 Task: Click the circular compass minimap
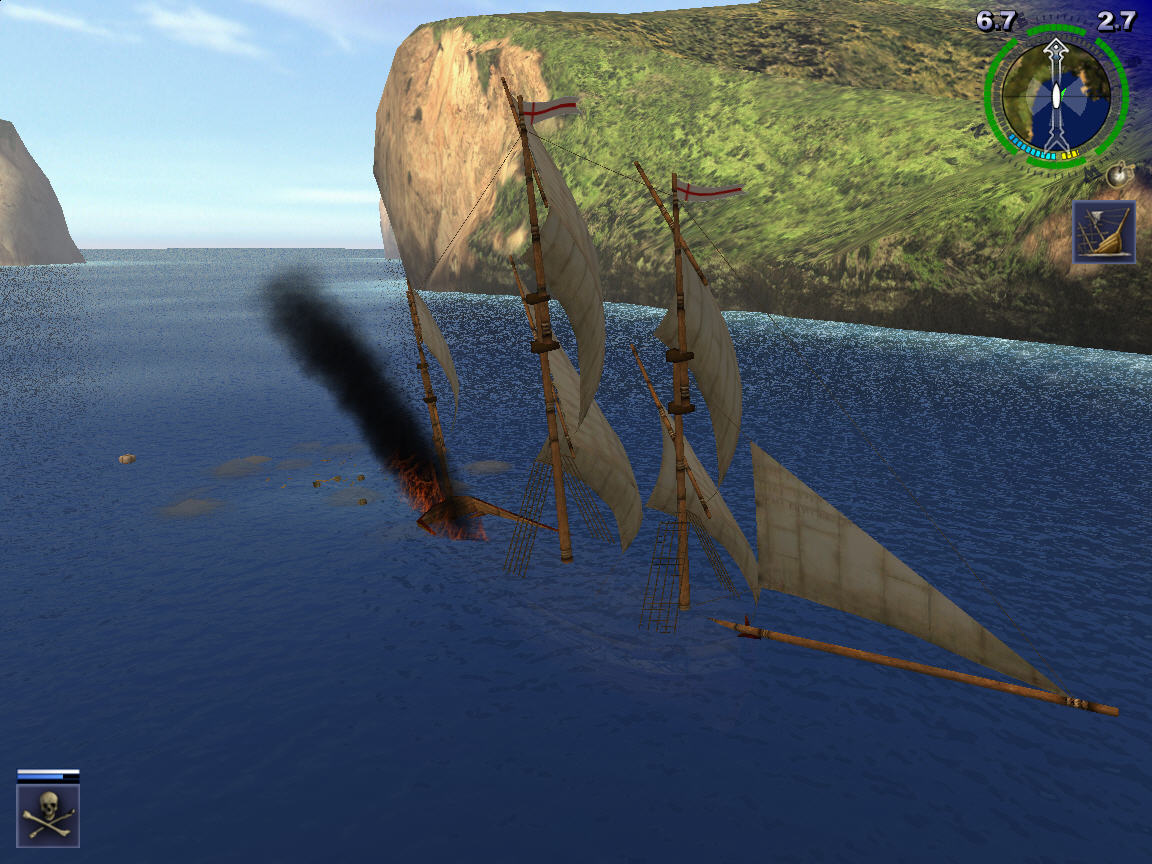click(1056, 97)
